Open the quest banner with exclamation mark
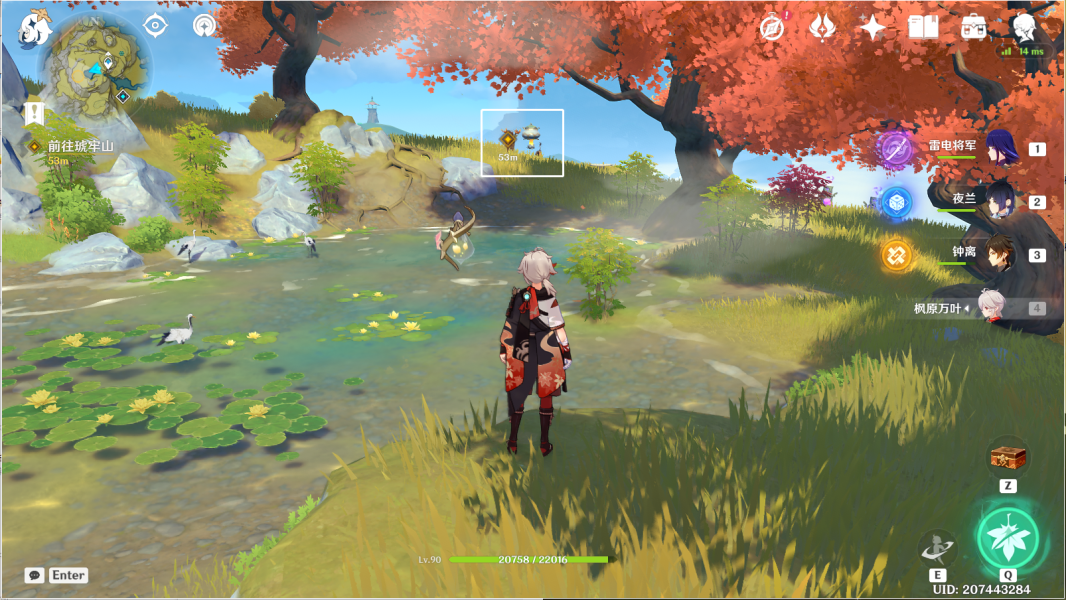Viewport: 1066px width, 600px height. pos(36,112)
